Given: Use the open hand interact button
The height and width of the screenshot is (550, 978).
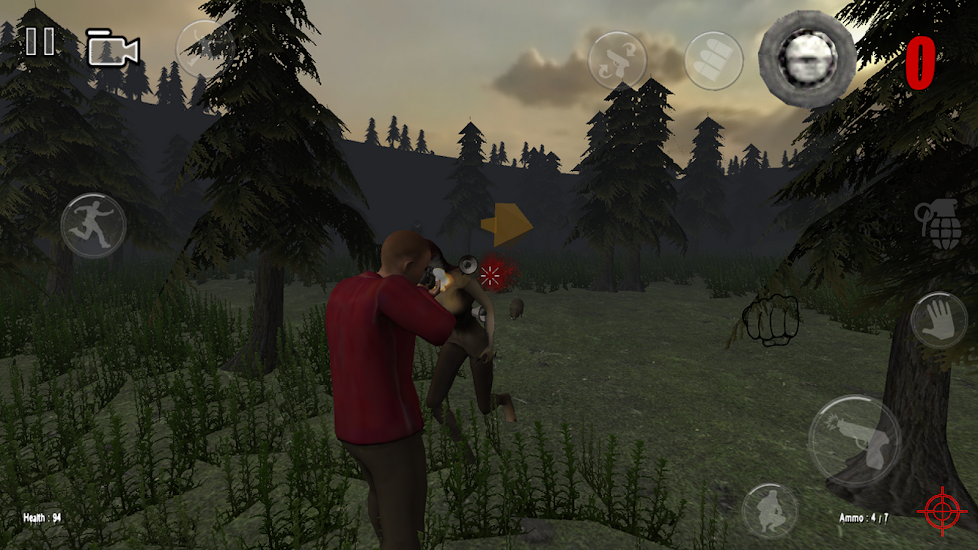Looking at the screenshot, I should (x=939, y=320).
